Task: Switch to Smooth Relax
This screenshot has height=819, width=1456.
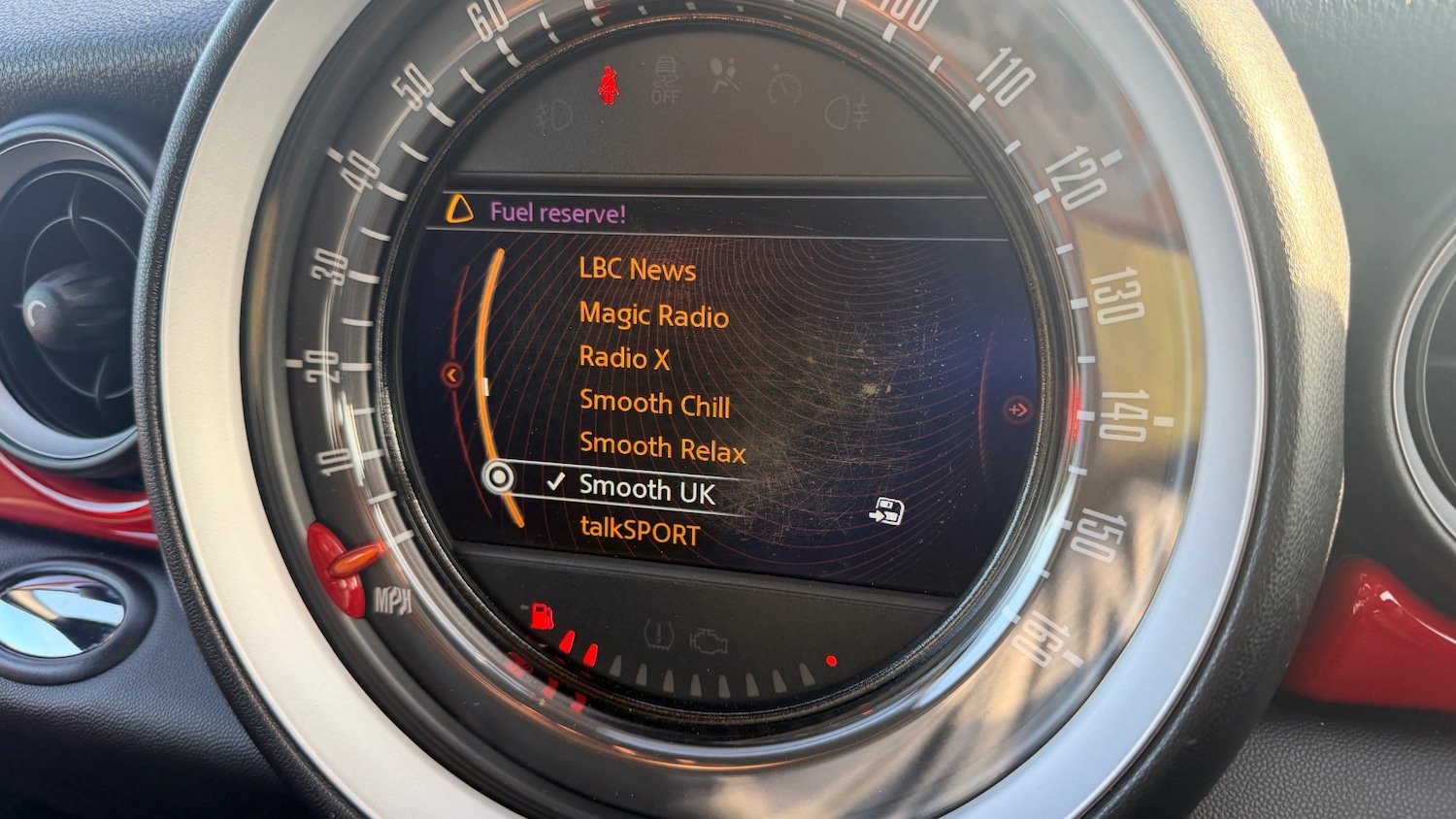Action: point(662,448)
